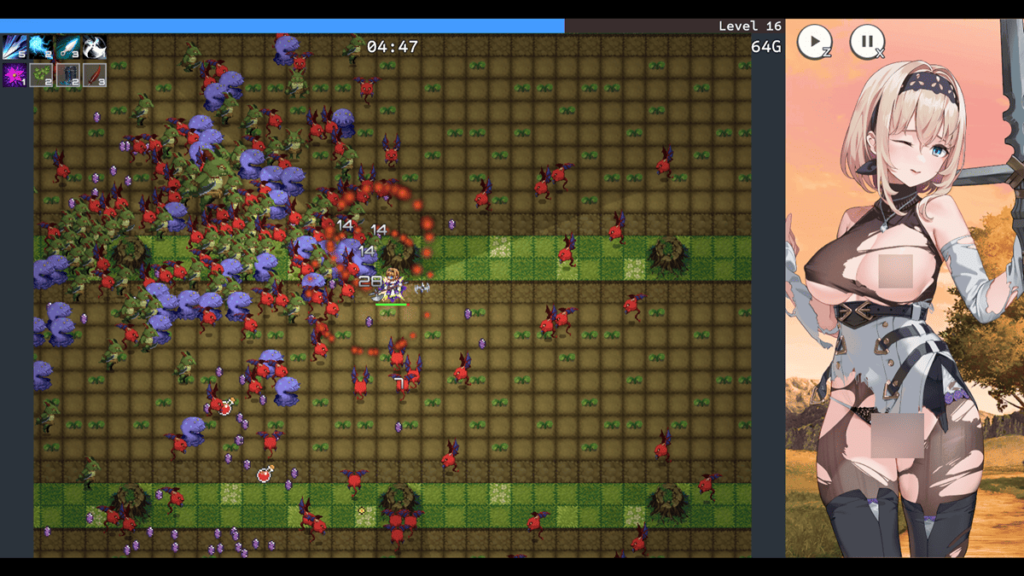Pause the game with the pause button
Image resolution: width=1024 pixels, height=576 pixels.
tap(867, 41)
